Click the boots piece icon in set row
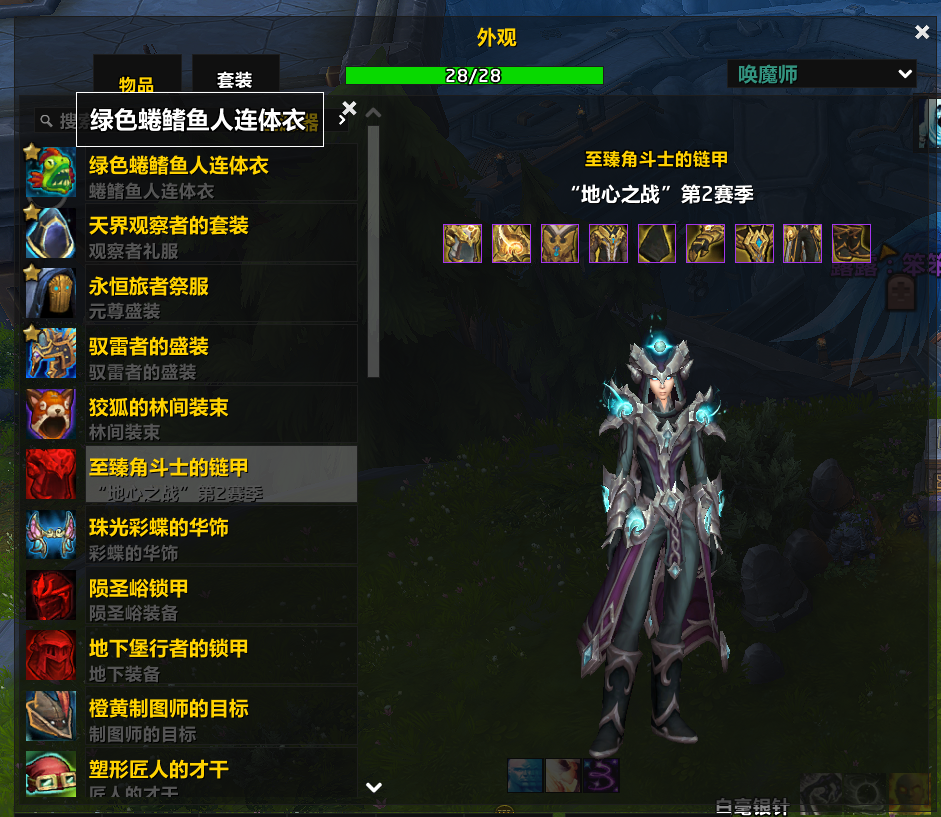 coord(851,243)
